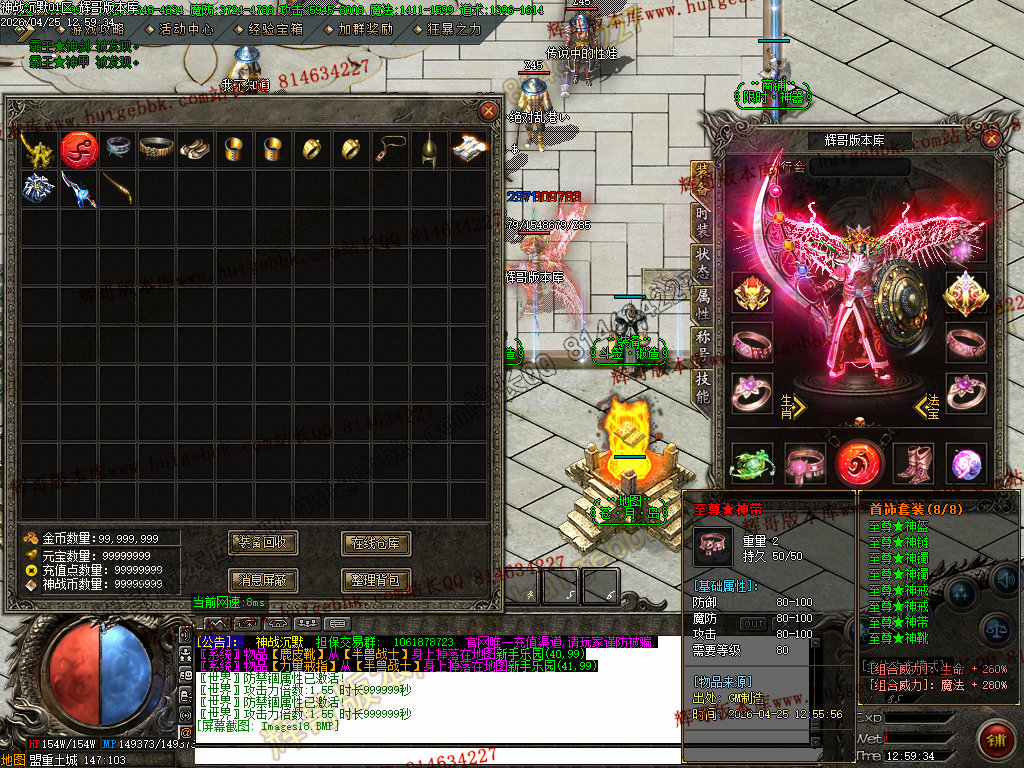Viewport: 1024px width, 768px height.
Task: Open the 活动中心 event center
Action: pyautogui.click(x=186, y=30)
